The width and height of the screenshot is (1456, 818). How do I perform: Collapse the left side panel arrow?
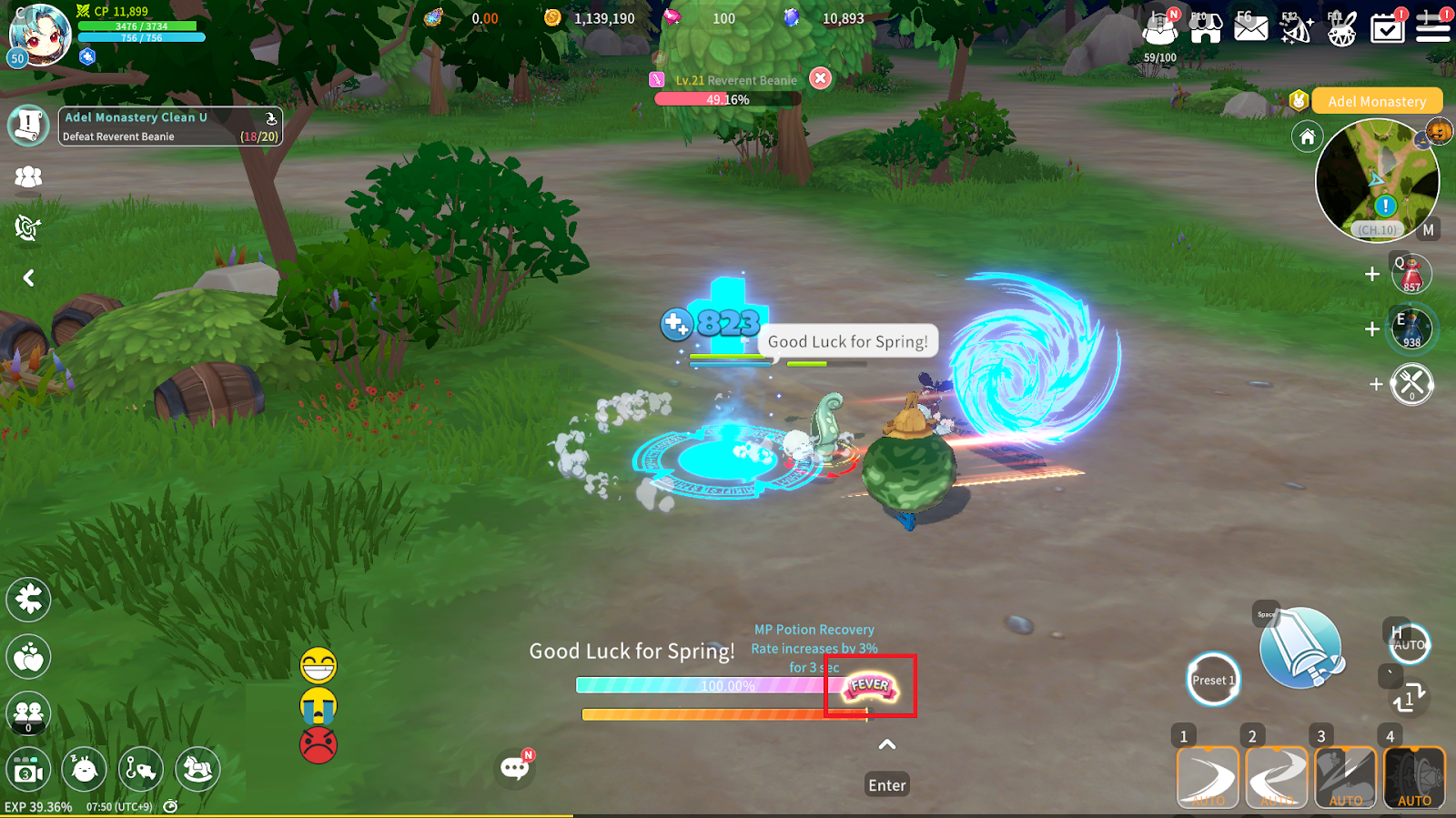[x=28, y=278]
